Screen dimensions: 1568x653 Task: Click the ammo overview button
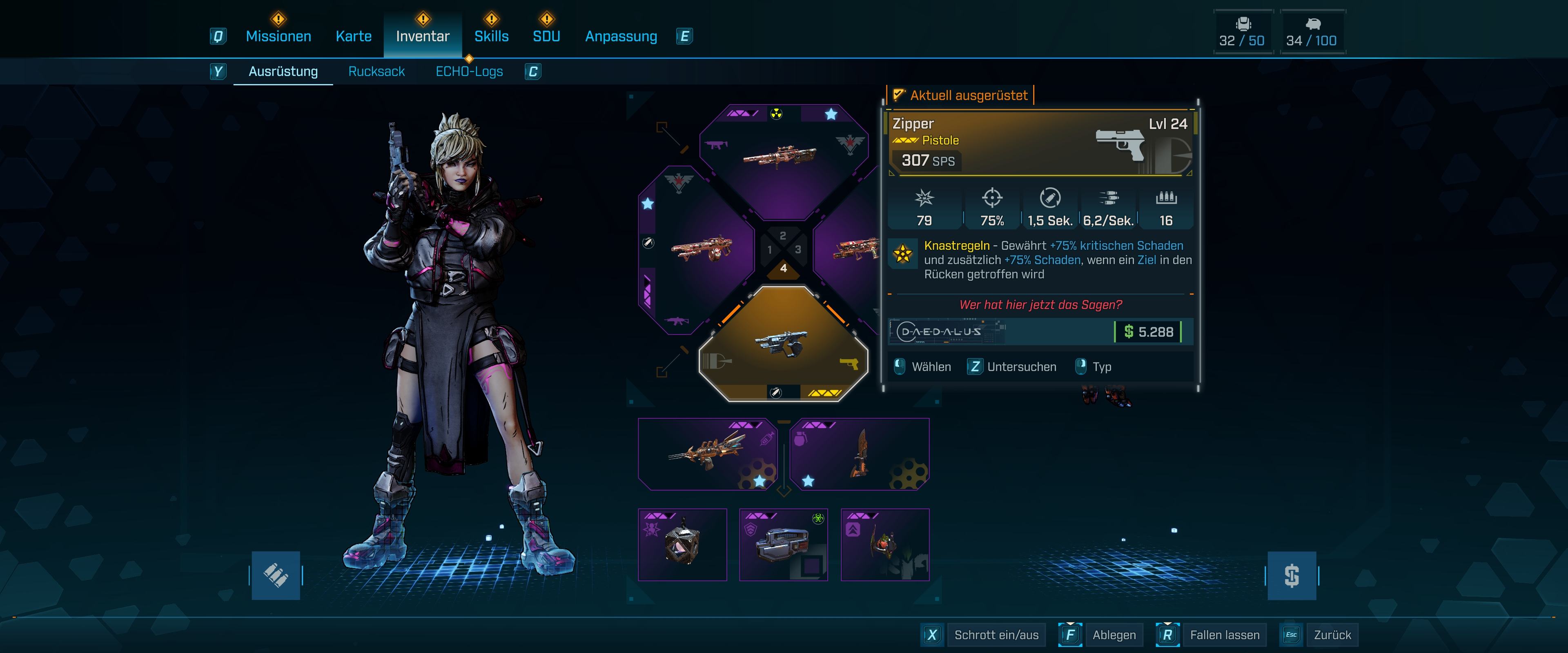276,575
